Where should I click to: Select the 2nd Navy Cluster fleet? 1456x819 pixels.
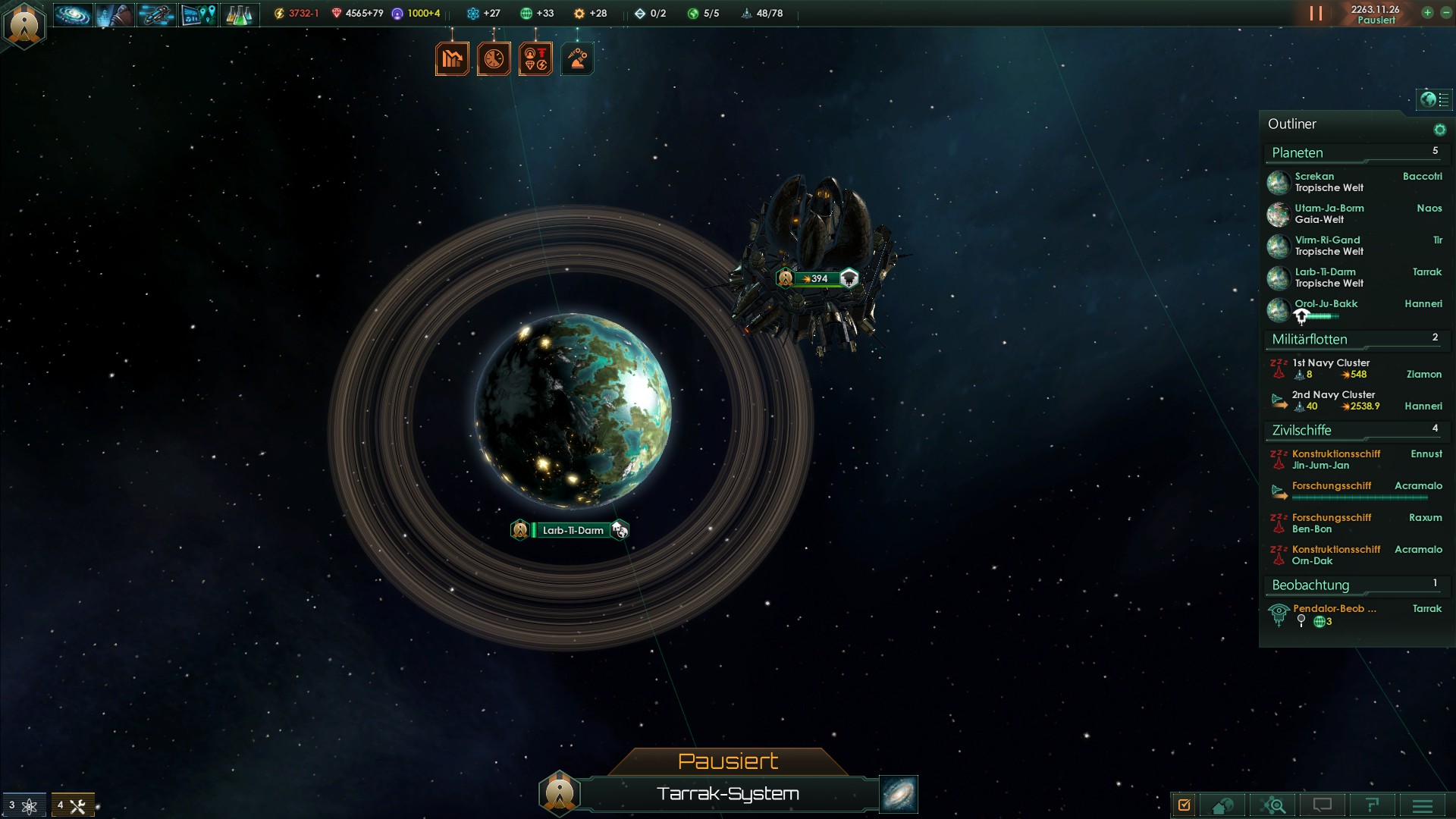tap(1333, 400)
